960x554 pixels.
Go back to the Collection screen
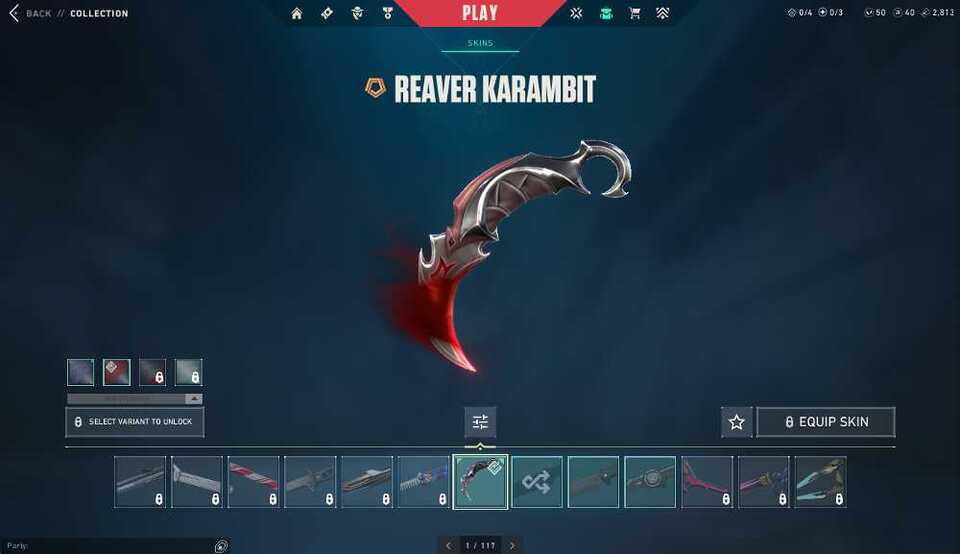[30, 13]
